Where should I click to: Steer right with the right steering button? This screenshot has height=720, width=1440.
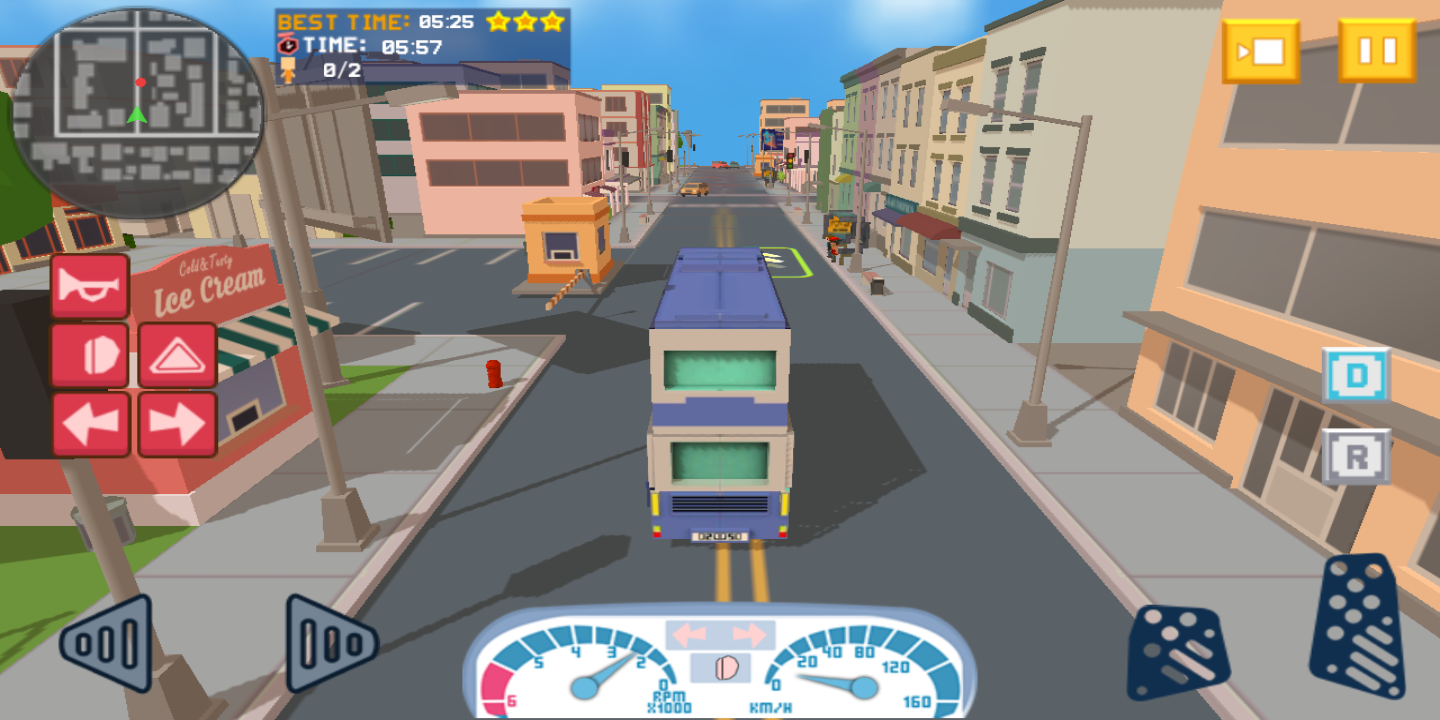click(331, 643)
